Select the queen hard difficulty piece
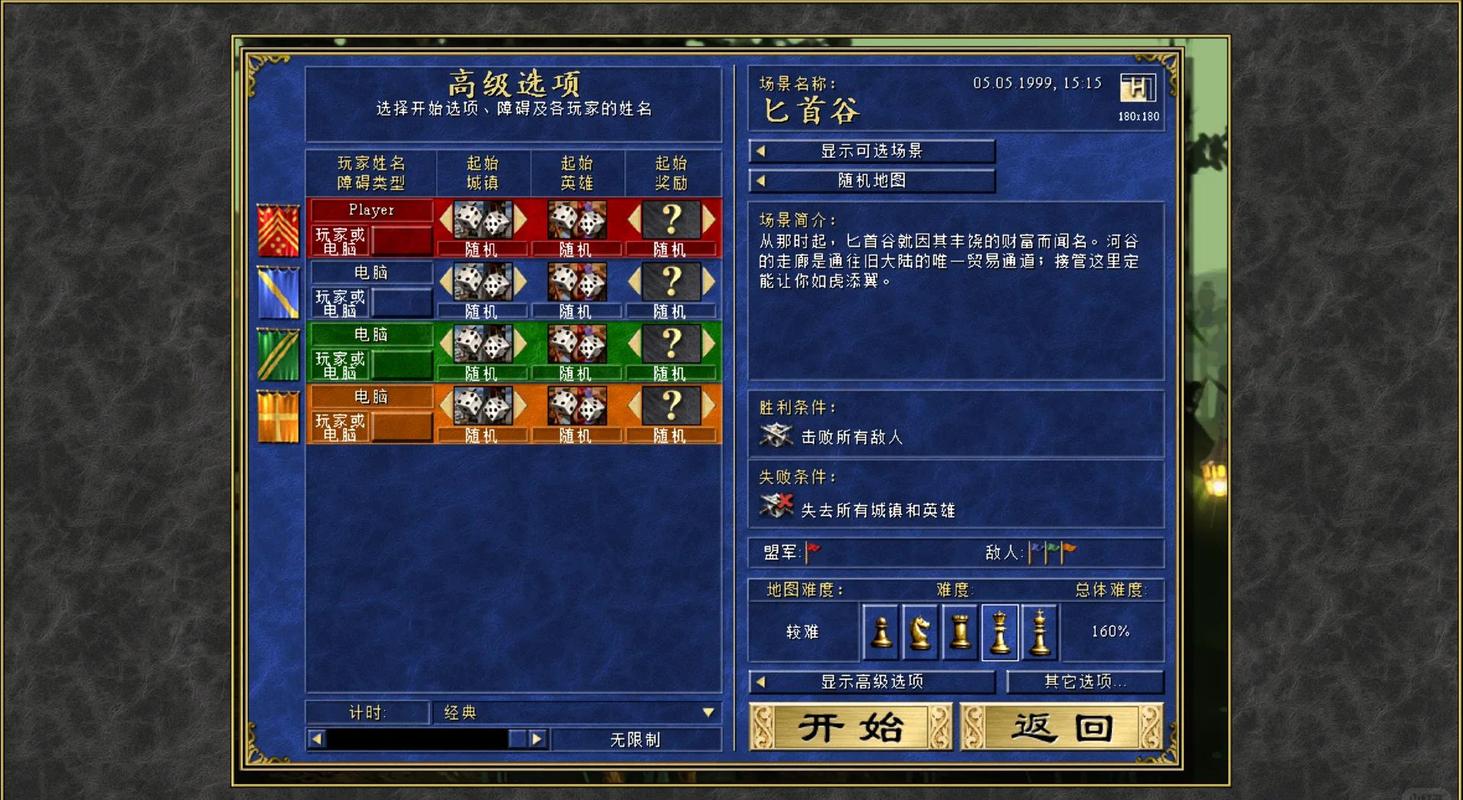Viewport: 1463px width, 800px height. click(x=999, y=632)
